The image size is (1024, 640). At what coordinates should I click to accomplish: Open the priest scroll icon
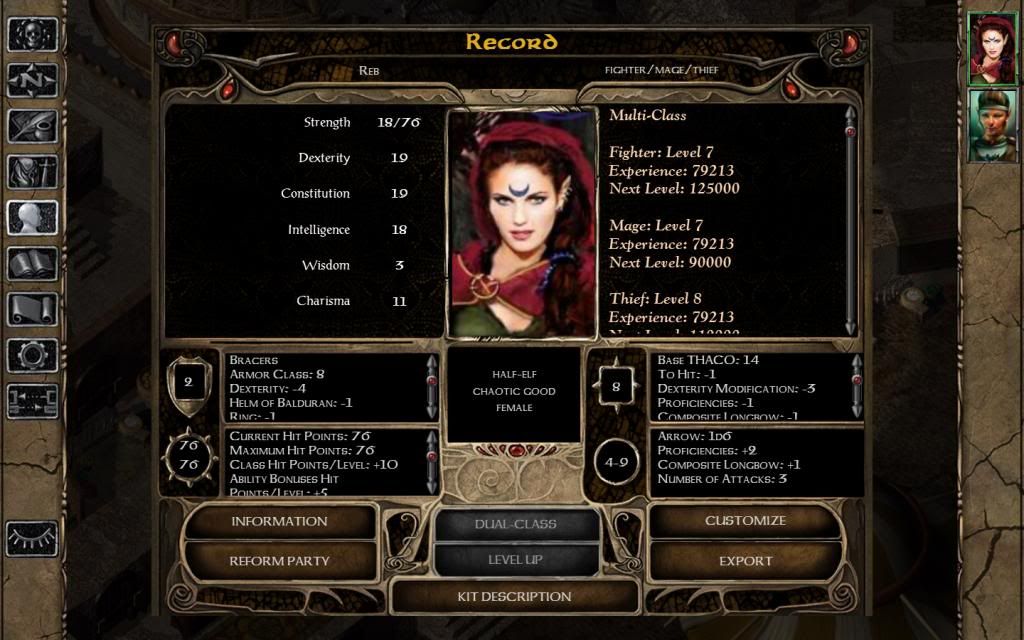[32, 310]
